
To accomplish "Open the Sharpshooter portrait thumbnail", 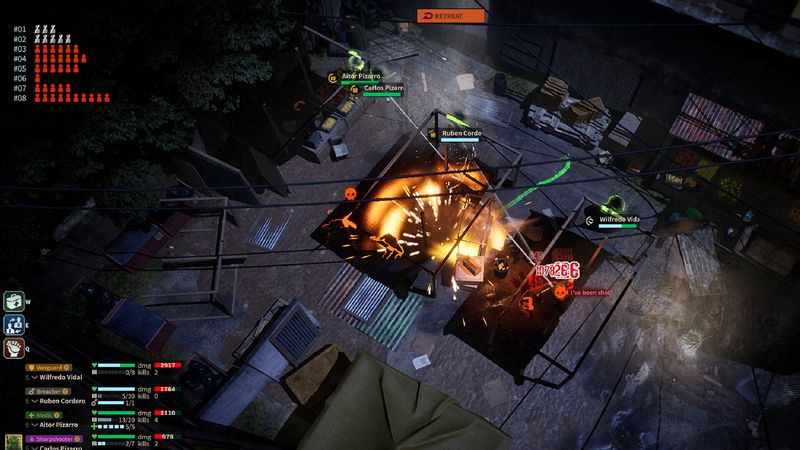I will click(x=14, y=441).
